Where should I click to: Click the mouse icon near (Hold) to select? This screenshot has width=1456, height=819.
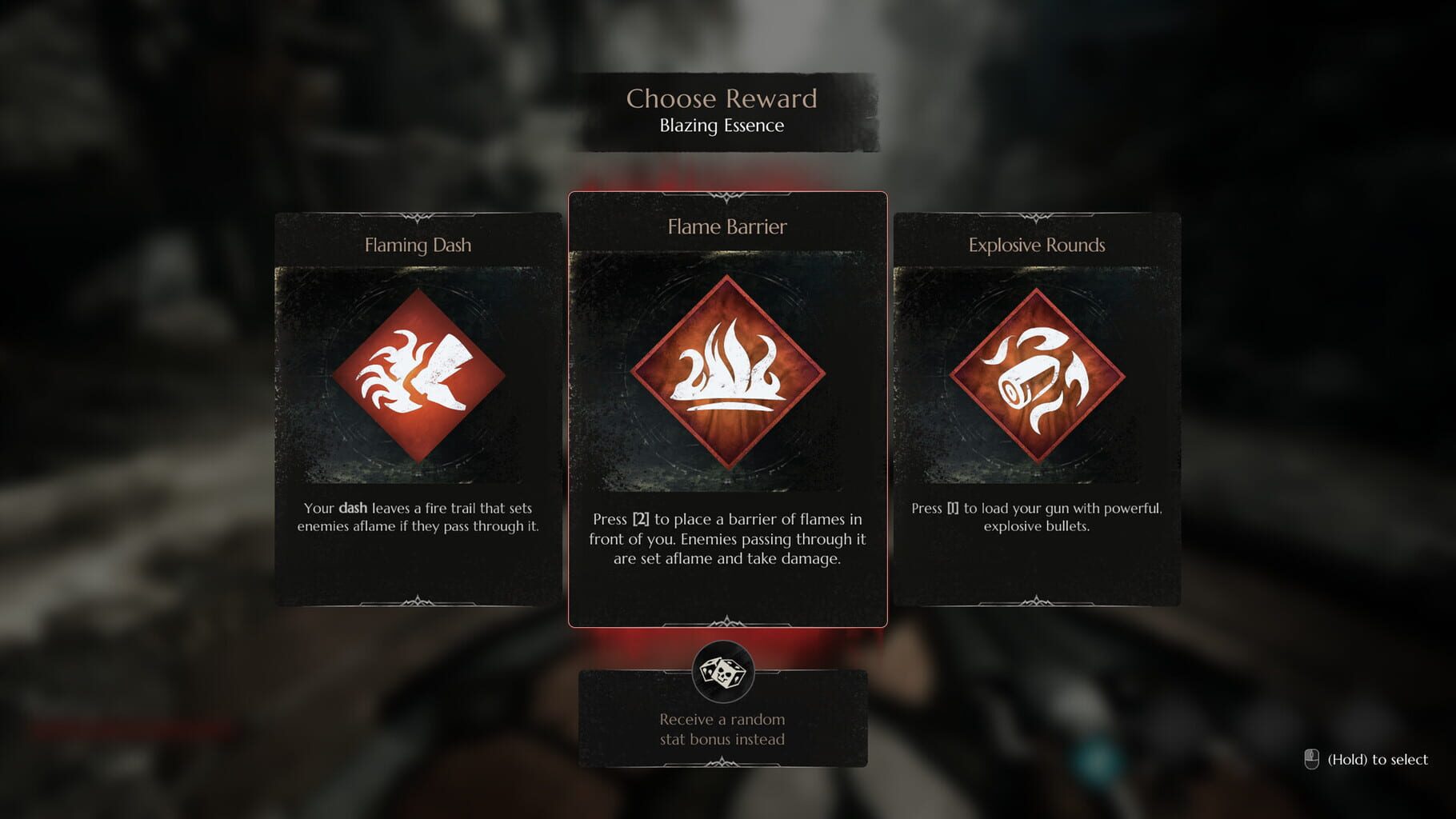click(1314, 759)
